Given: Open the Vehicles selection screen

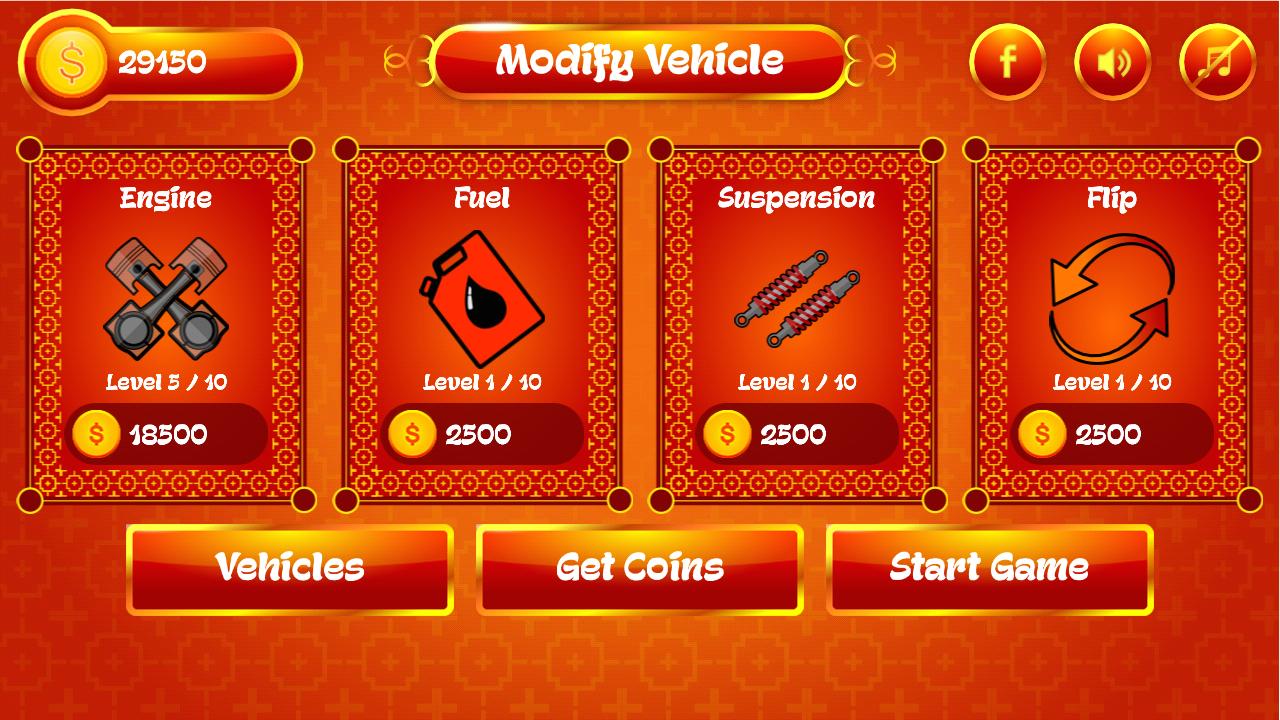Looking at the screenshot, I should 289,568.
